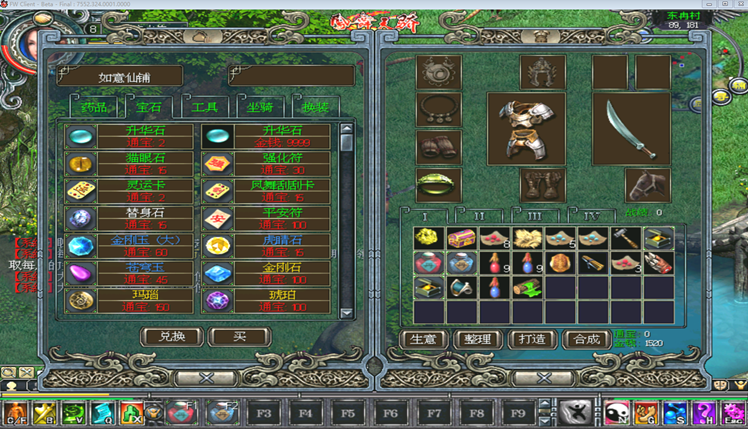Open the 工具 shop tab

click(x=205, y=107)
